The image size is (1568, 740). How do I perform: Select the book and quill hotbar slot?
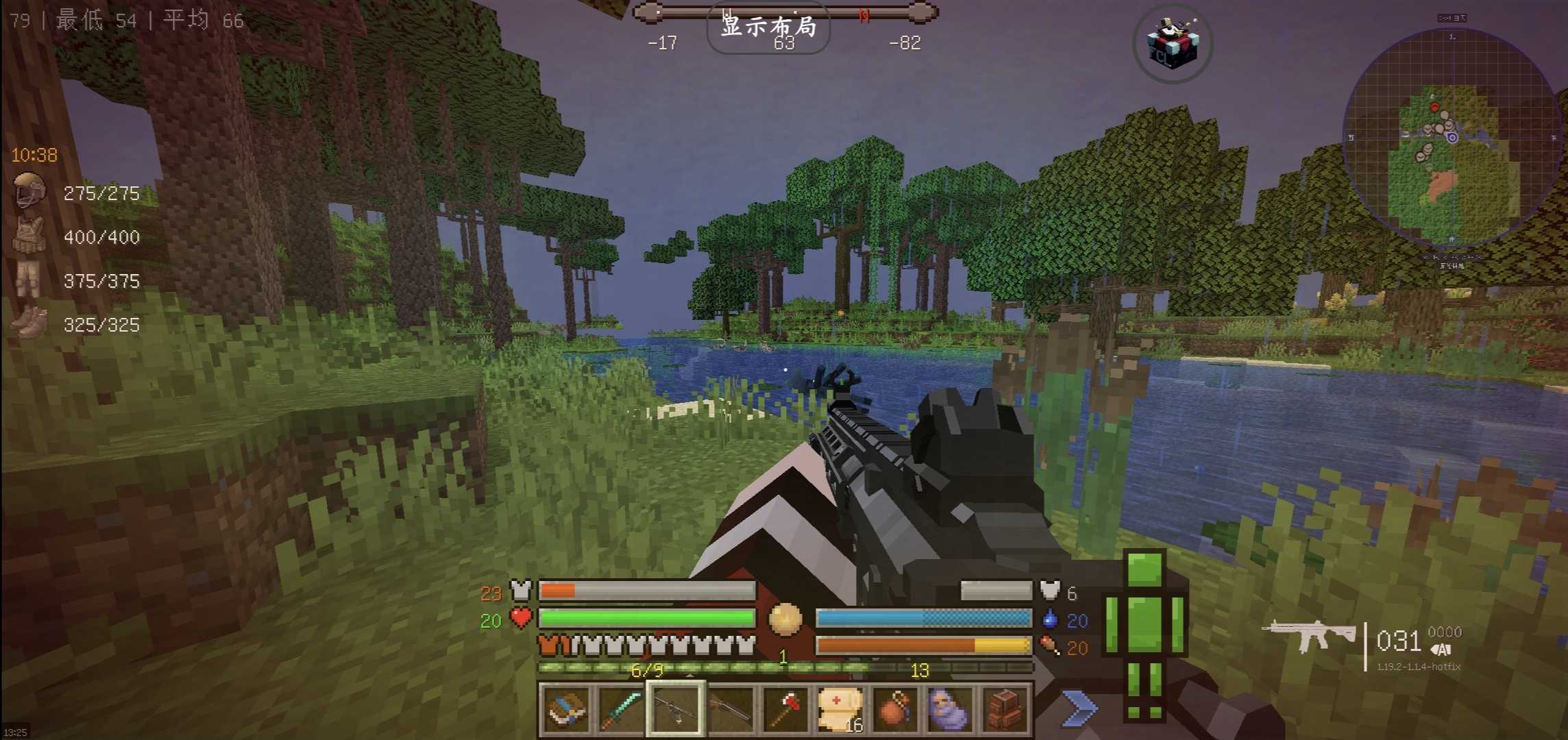click(x=567, y=708)
